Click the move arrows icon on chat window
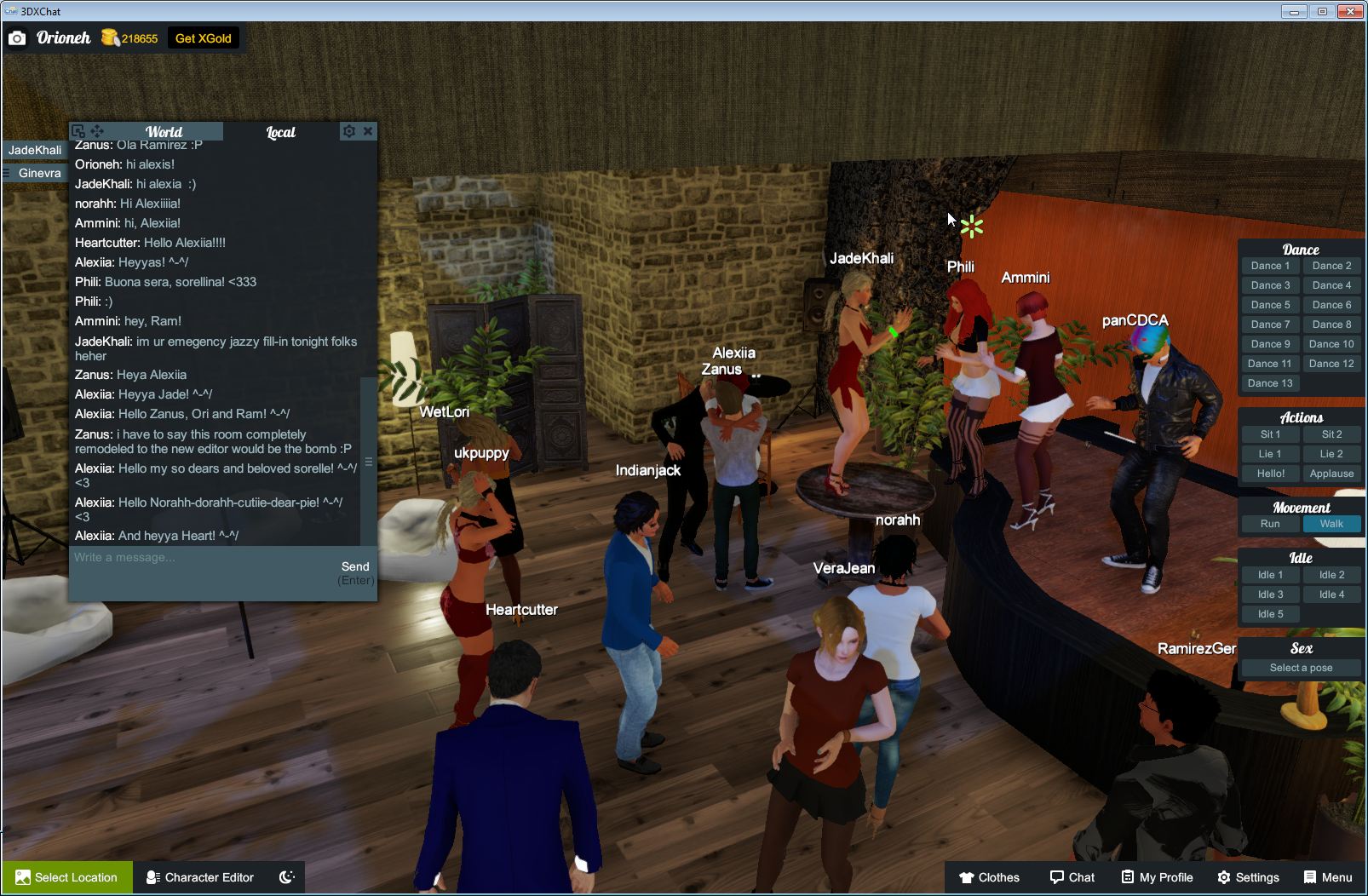The height and width of the screenshot is (896, 1368). [98, 131]
